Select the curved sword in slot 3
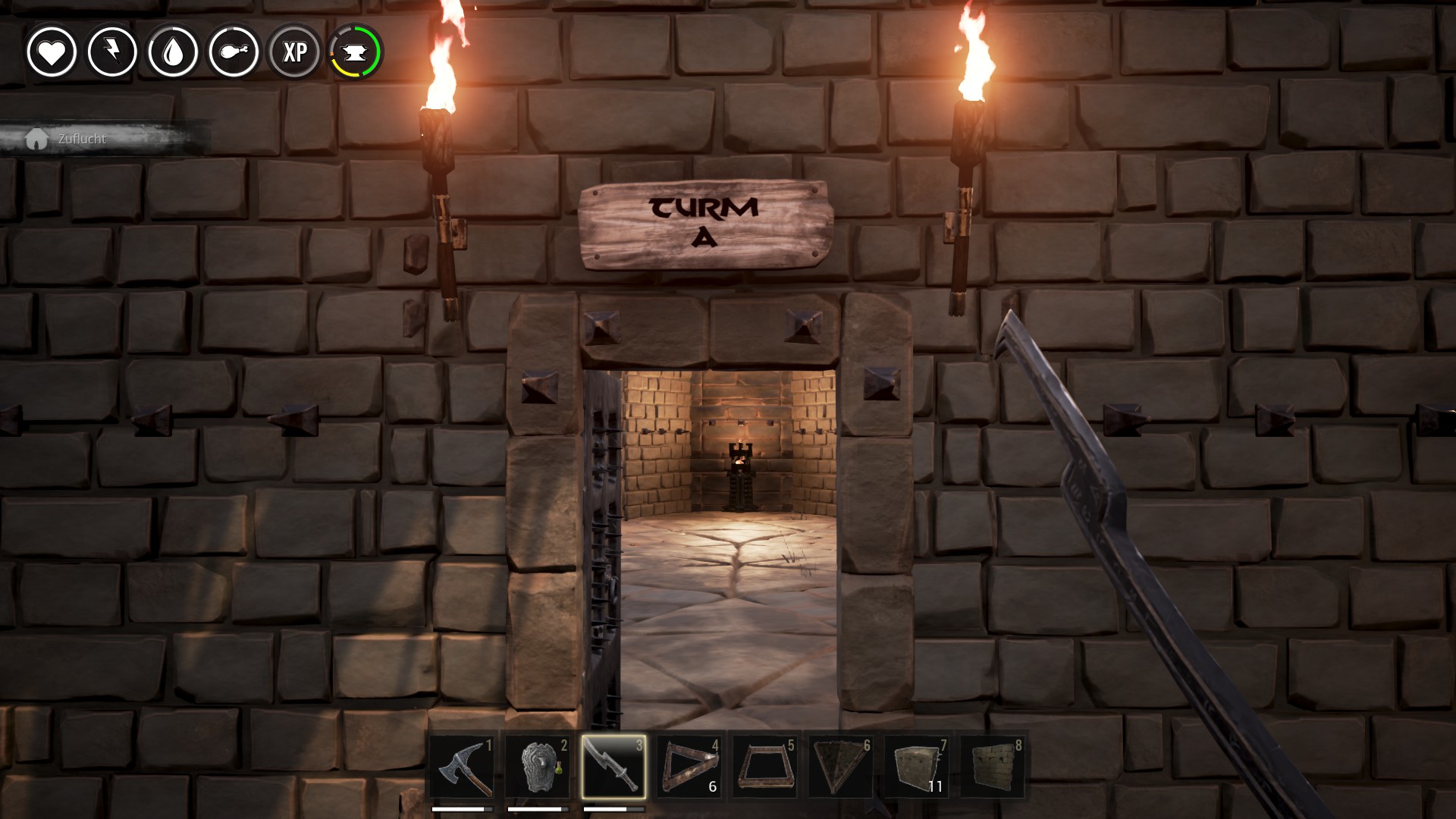The image size is (1456, 819). (x=613, y=767)
